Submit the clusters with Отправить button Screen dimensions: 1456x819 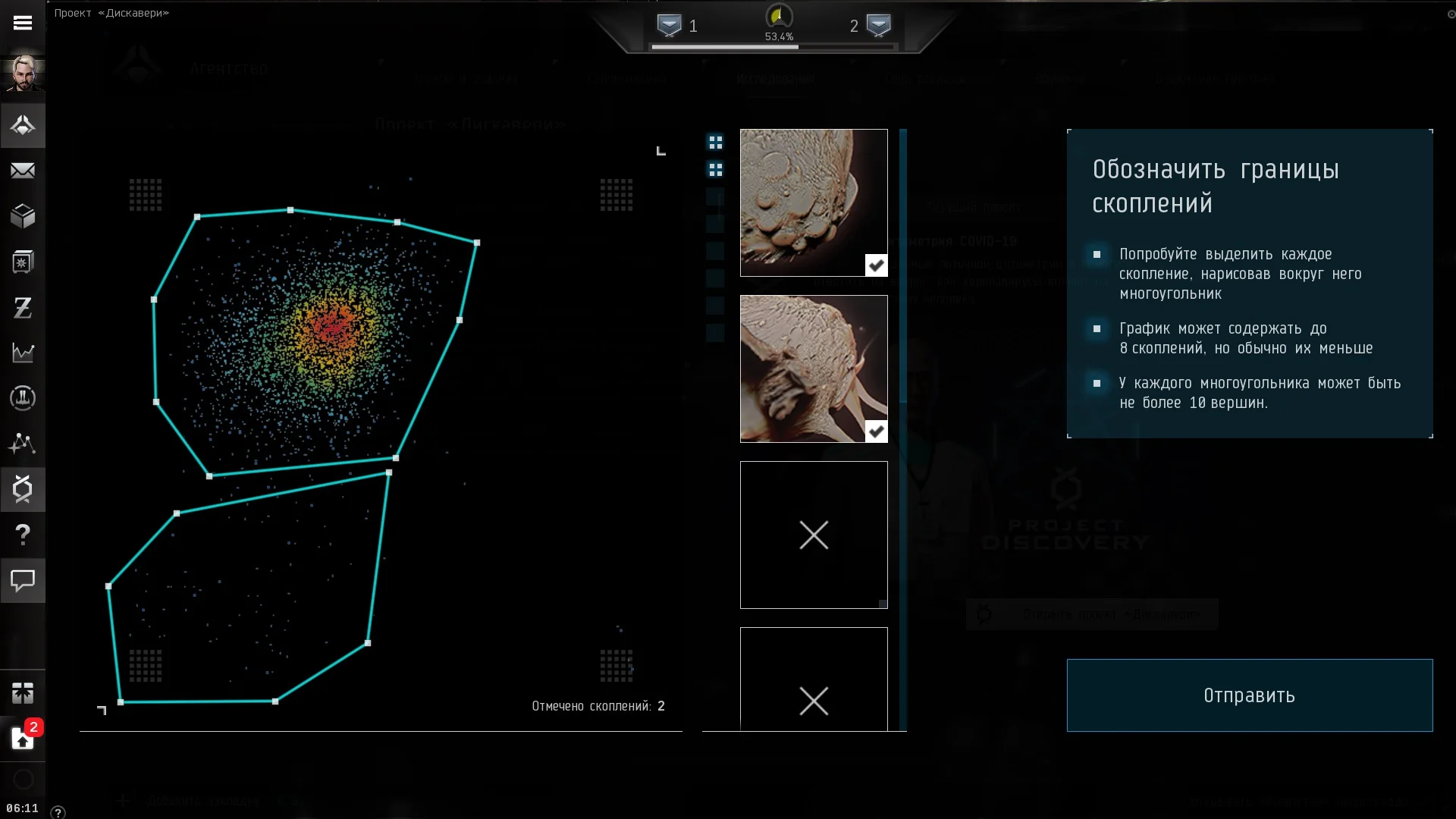click(x=1249, y=695)
